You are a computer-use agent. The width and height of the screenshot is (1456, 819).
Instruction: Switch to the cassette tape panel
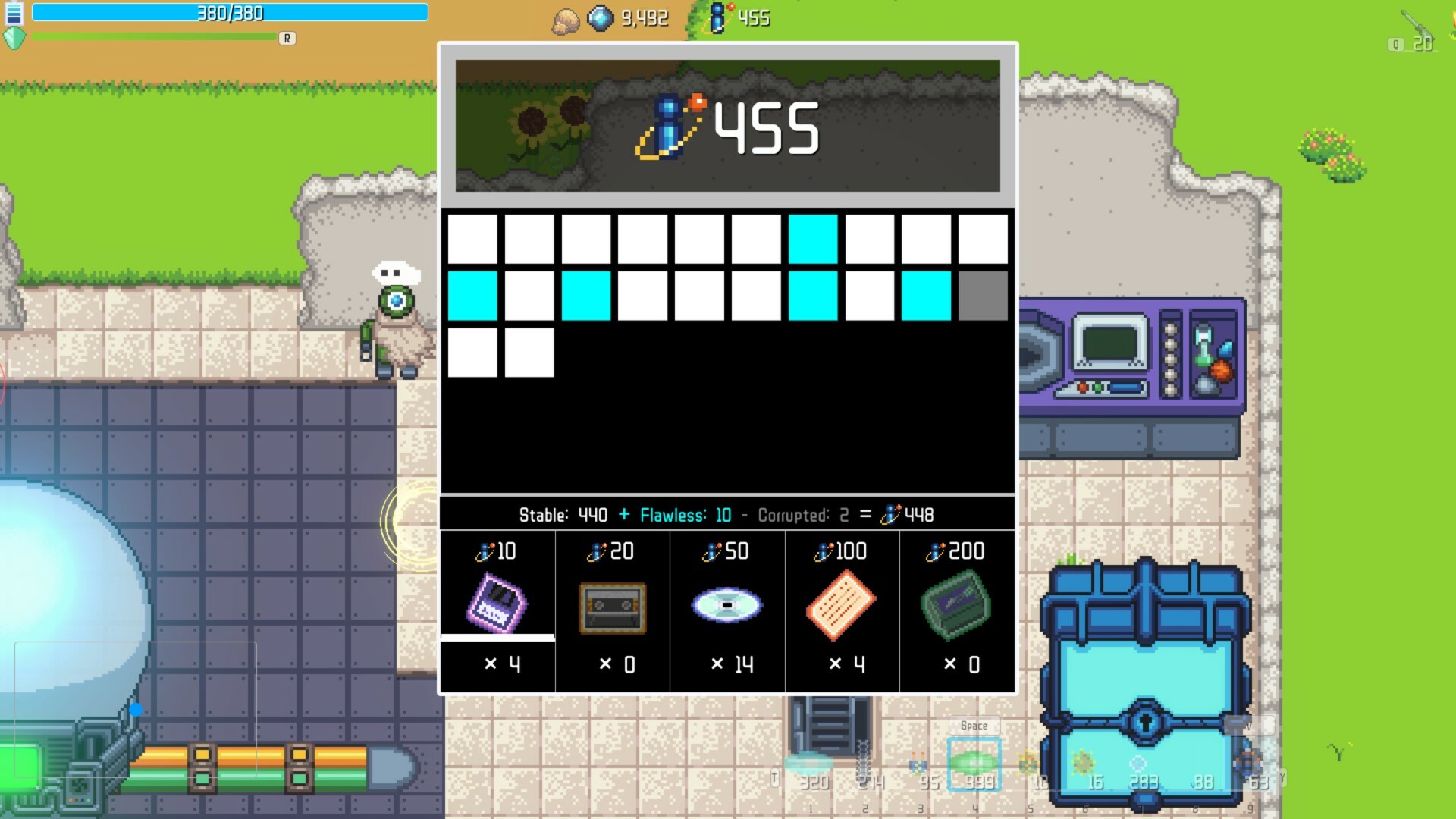[x=611, y=603]
